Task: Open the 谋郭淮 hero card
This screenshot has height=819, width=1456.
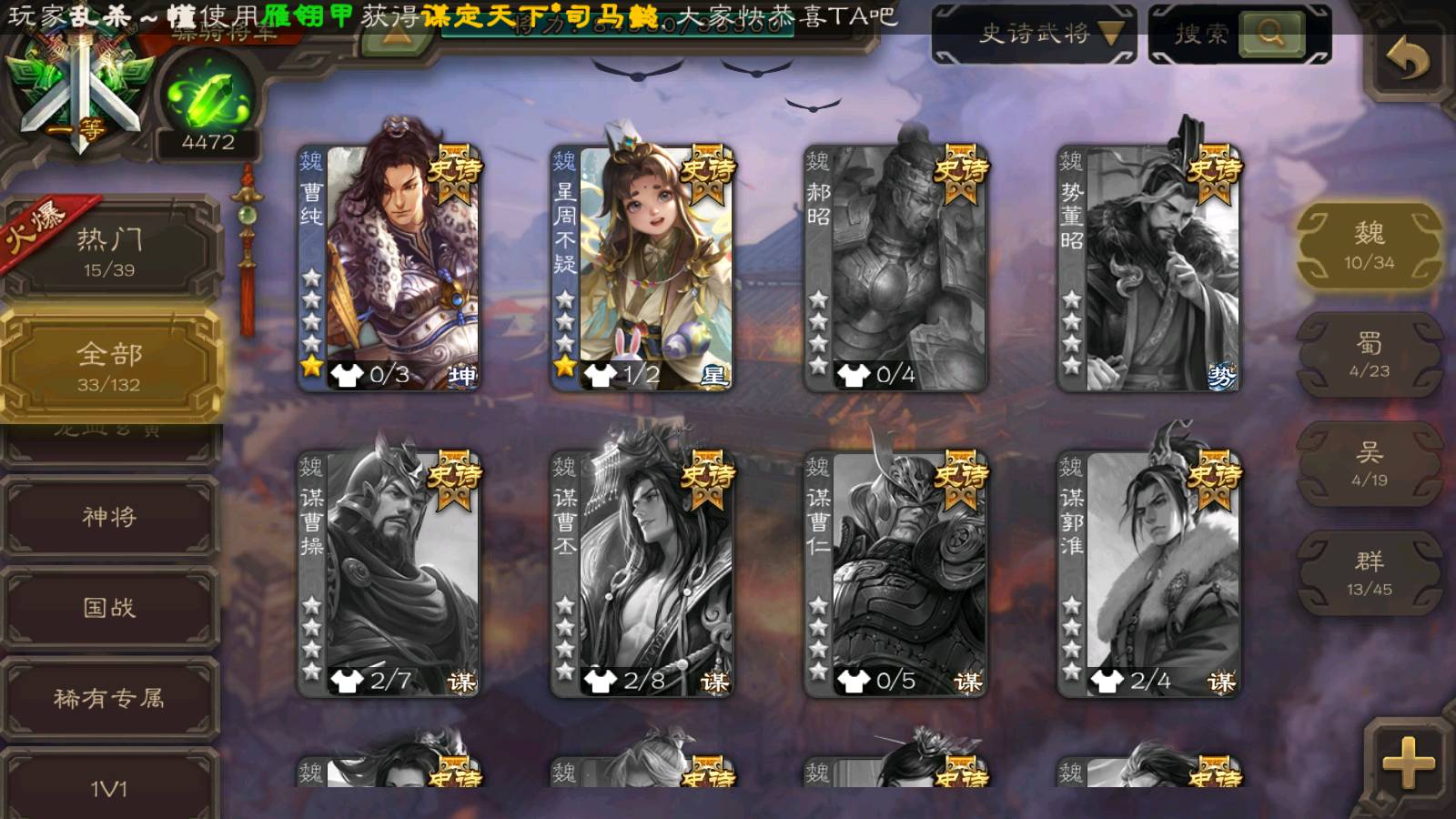Action: pos(1149,575)
